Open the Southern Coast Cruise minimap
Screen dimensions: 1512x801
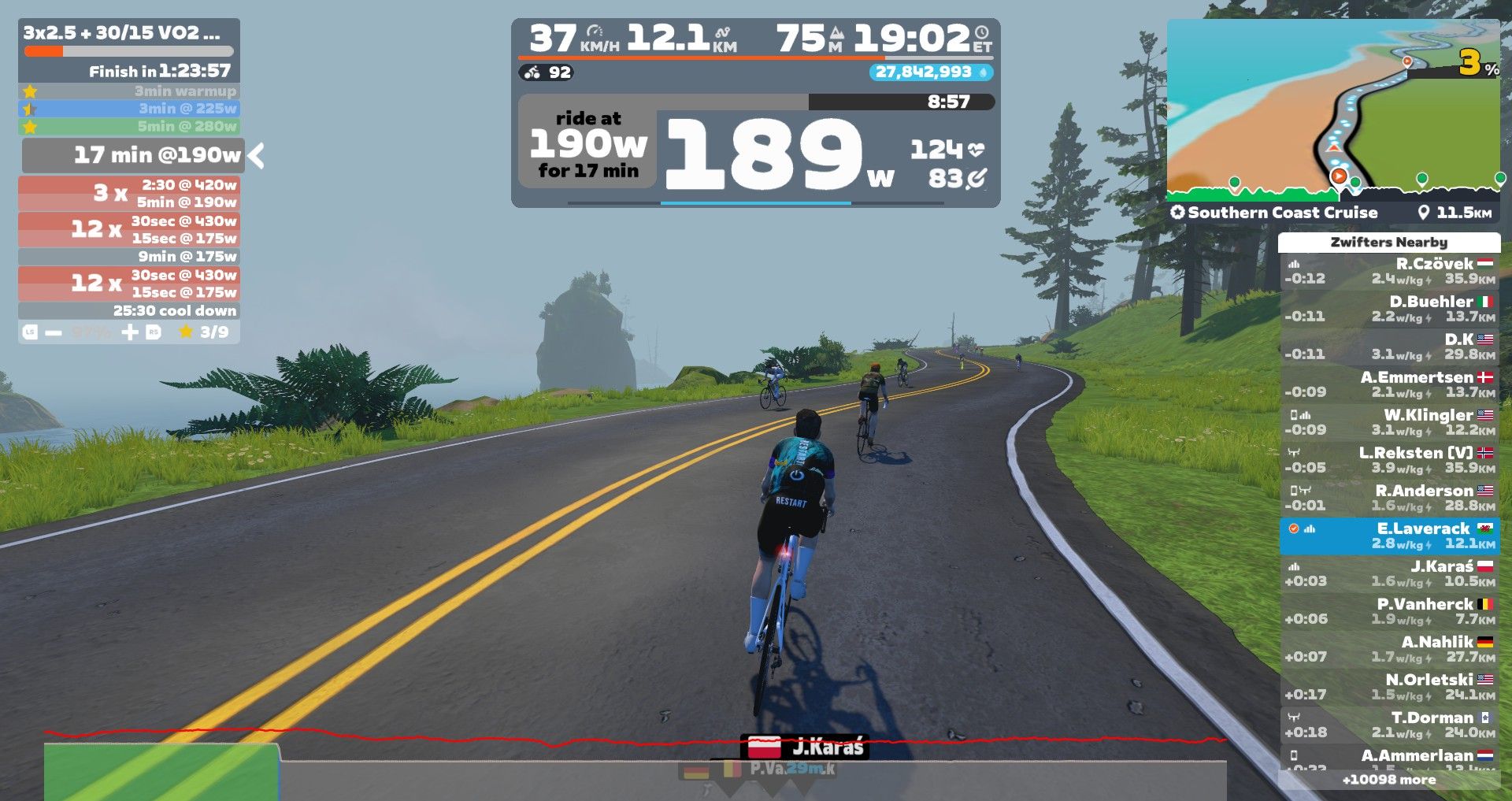[1332, 110]
